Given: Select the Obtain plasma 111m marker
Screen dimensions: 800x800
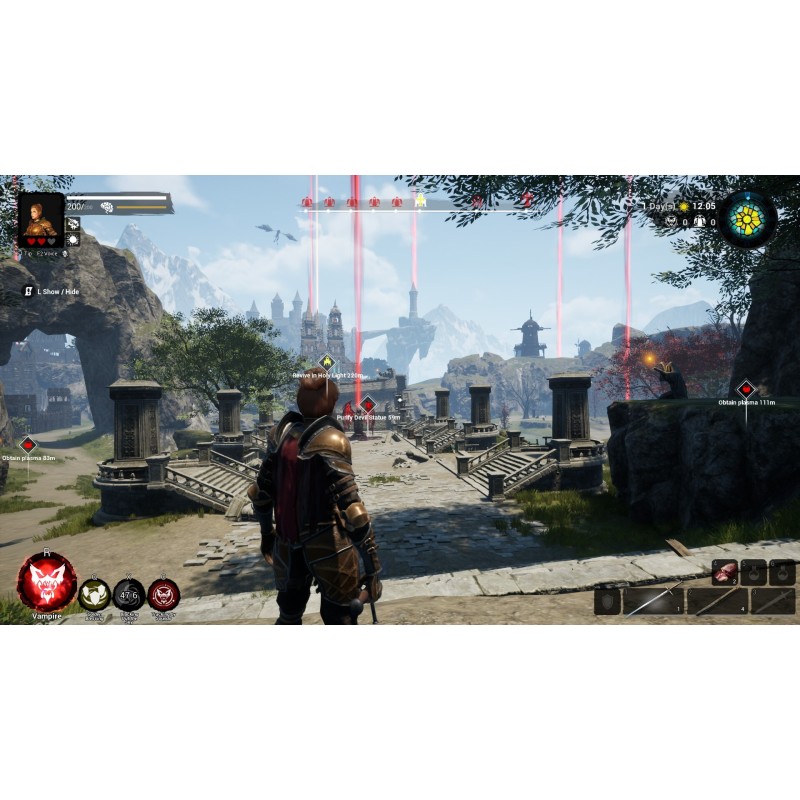Looking at the screenshot, I should tap(745, 389).
